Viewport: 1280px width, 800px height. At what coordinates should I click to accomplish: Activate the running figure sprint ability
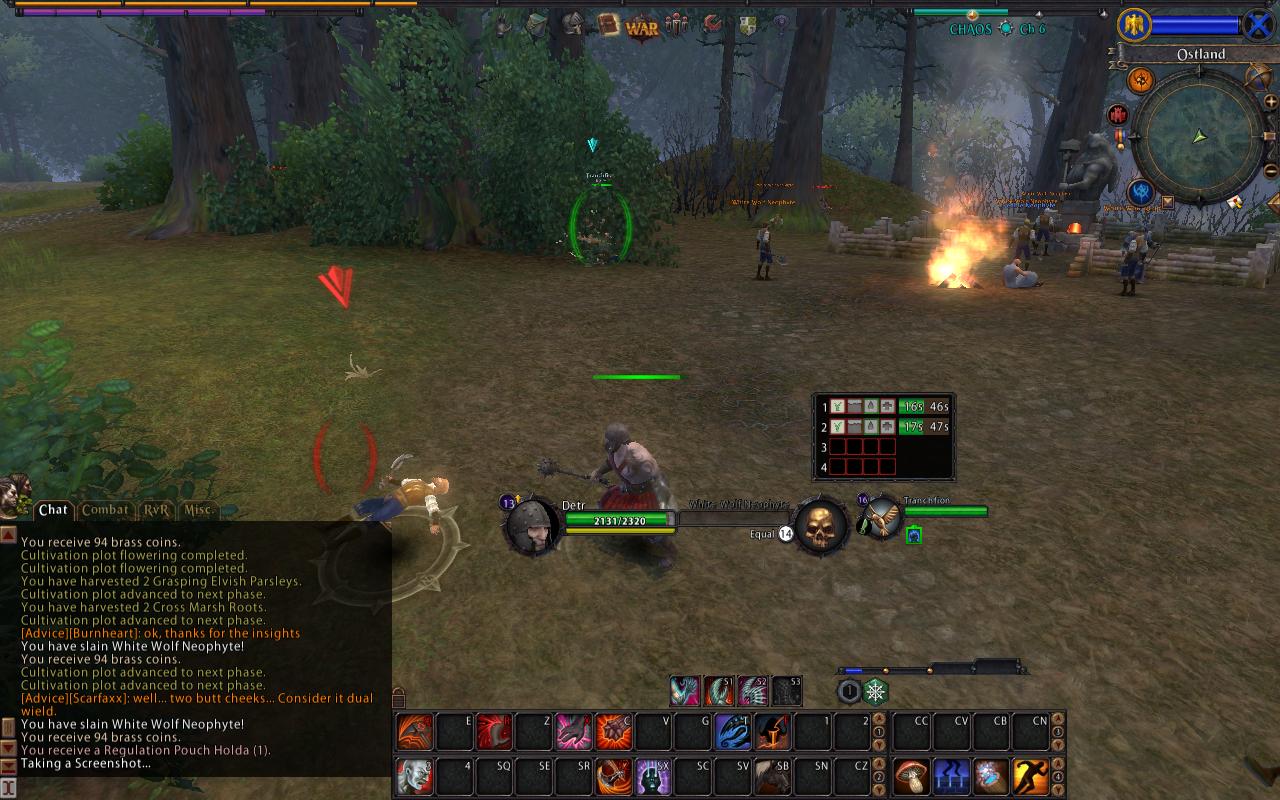[1031, 775]
